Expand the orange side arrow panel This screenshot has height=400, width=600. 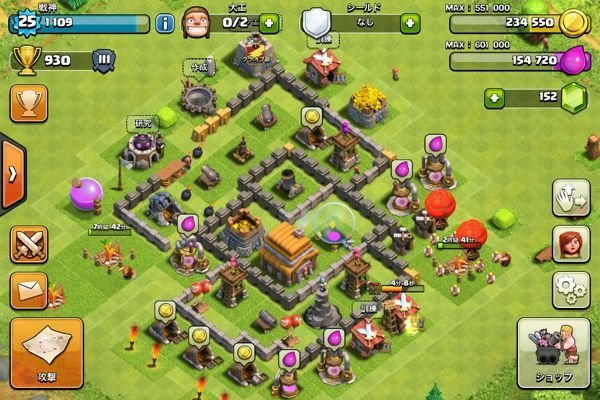point(12,174)
